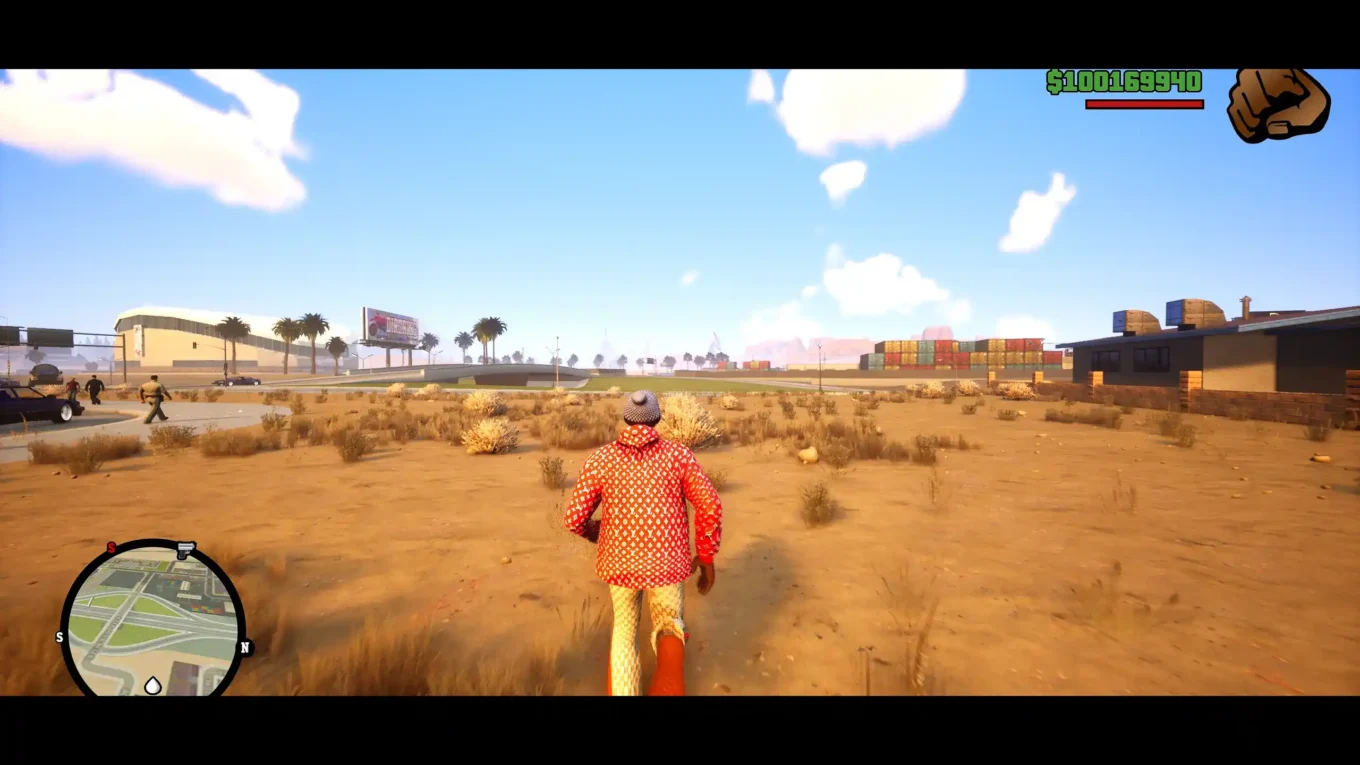Viewport: 1360px width, 765px height.
Task: Select the pistol blip on the minimap
Action: coord(185,550)
